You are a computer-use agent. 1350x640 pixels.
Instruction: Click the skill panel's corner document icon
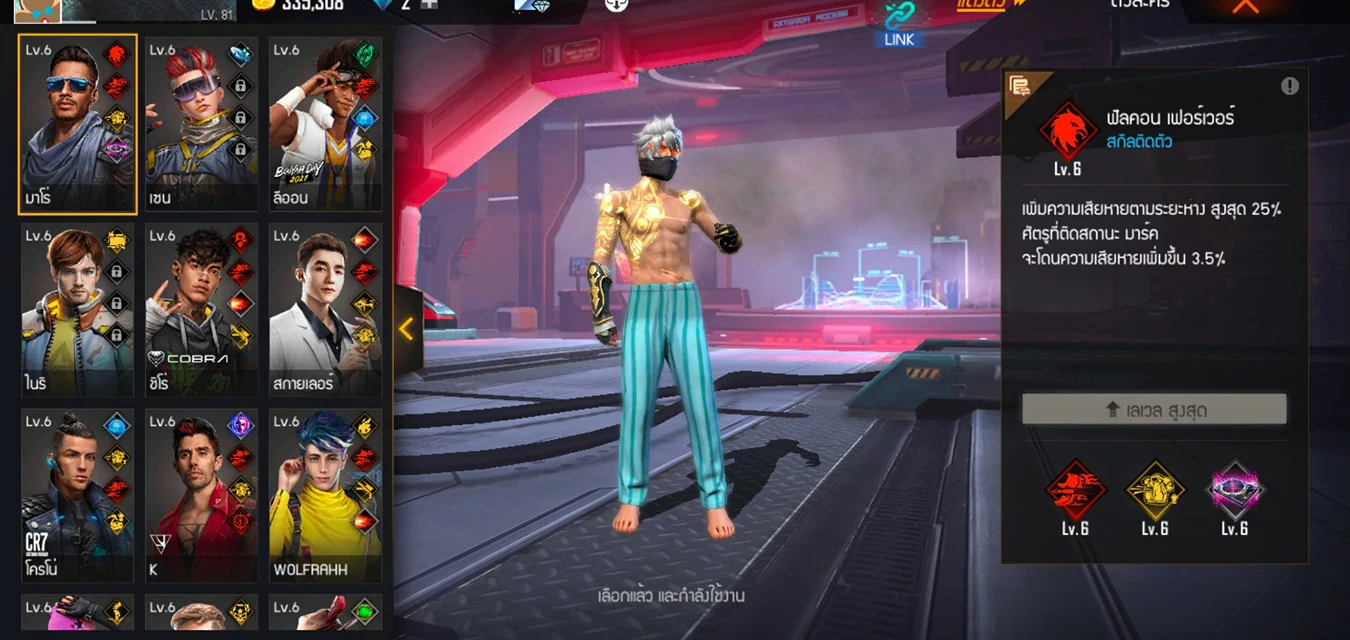tap(1020, 87)
